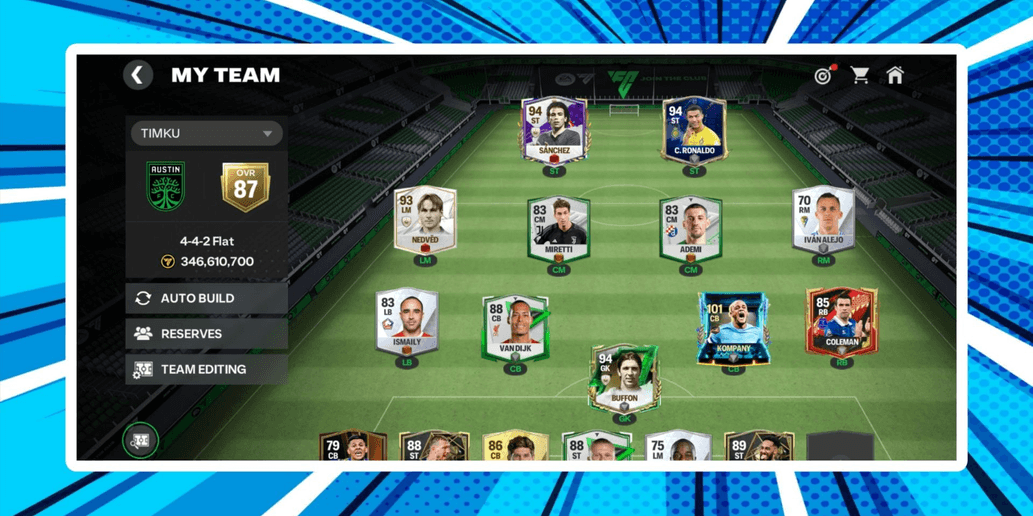Viewport: 1033px width, 516px height.
Task: Open Team Editing options
Action: [x=207, y=370]
